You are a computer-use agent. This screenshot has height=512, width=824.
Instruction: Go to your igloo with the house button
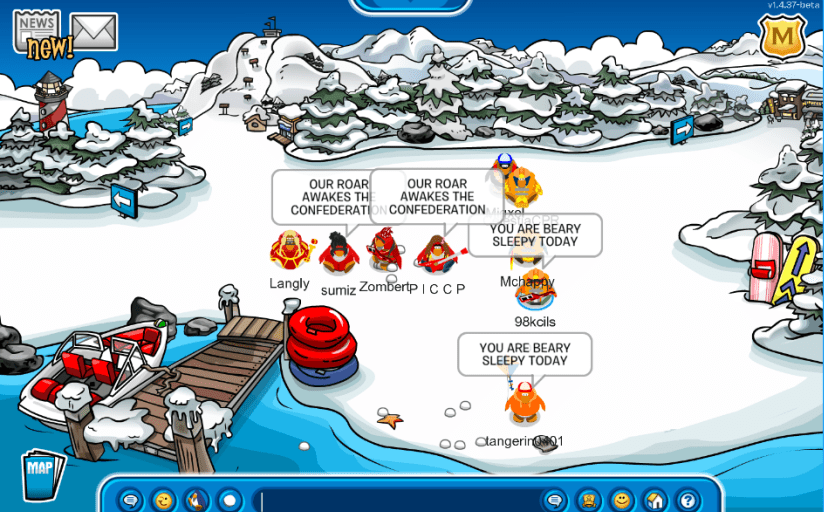655,499
